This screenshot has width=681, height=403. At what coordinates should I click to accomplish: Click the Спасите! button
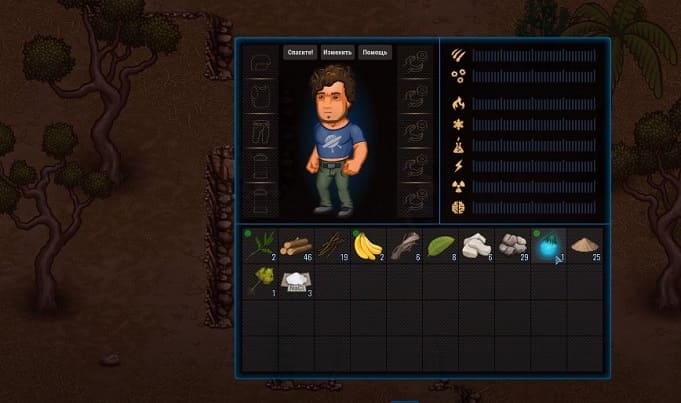(x=300, y=52)
